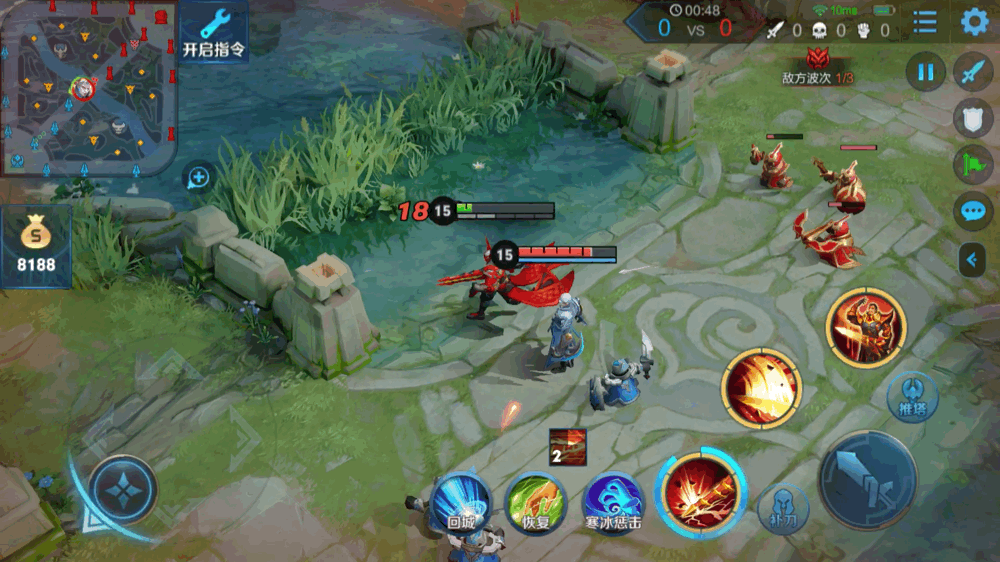Image resolution: width=1000 pixels, height=562 pixels.
Task: Open the shop via the gold bag
Action: (36, 246)
